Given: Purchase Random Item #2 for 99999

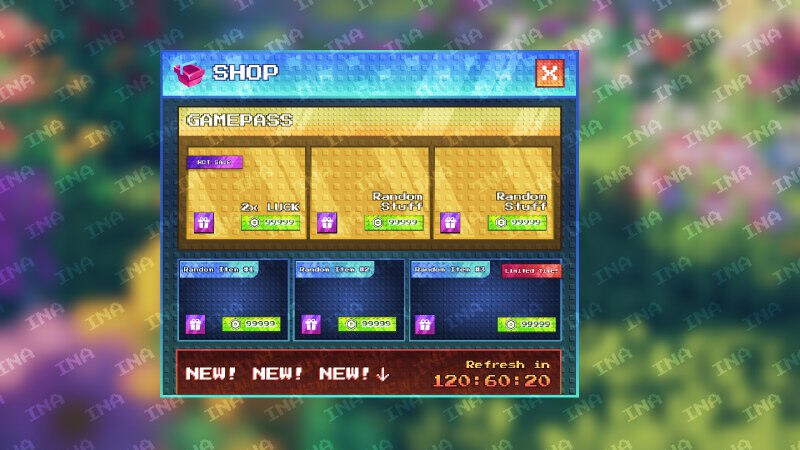Looking at the screenshot, I should click(x=367, y=324).
